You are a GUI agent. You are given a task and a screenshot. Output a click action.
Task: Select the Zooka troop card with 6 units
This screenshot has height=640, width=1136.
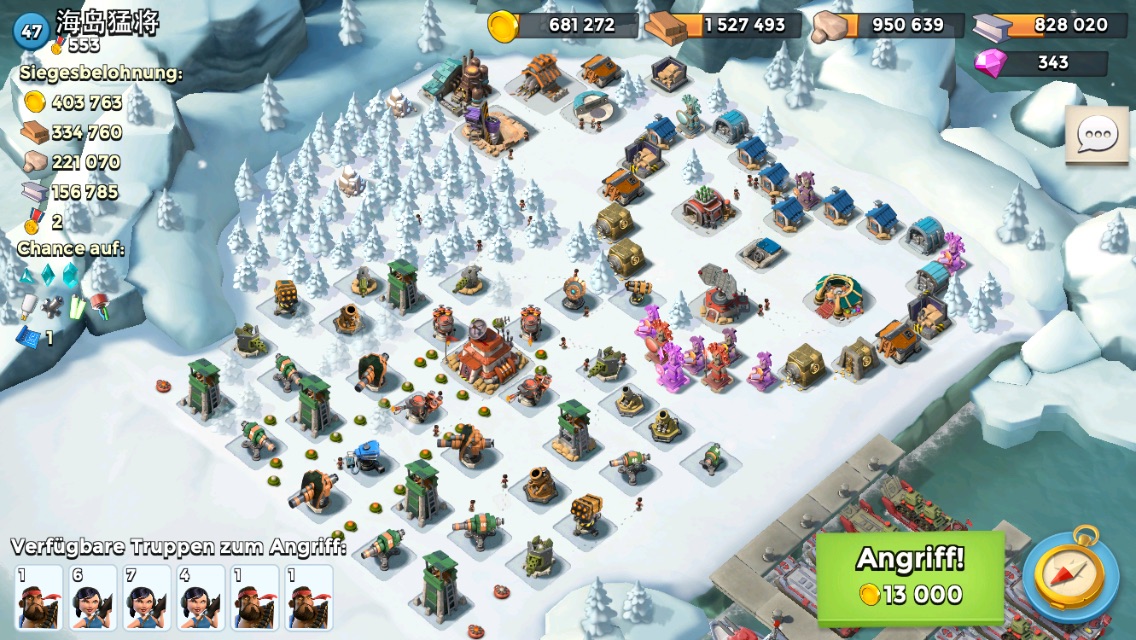pyautogui.click(x=93, y=596)
